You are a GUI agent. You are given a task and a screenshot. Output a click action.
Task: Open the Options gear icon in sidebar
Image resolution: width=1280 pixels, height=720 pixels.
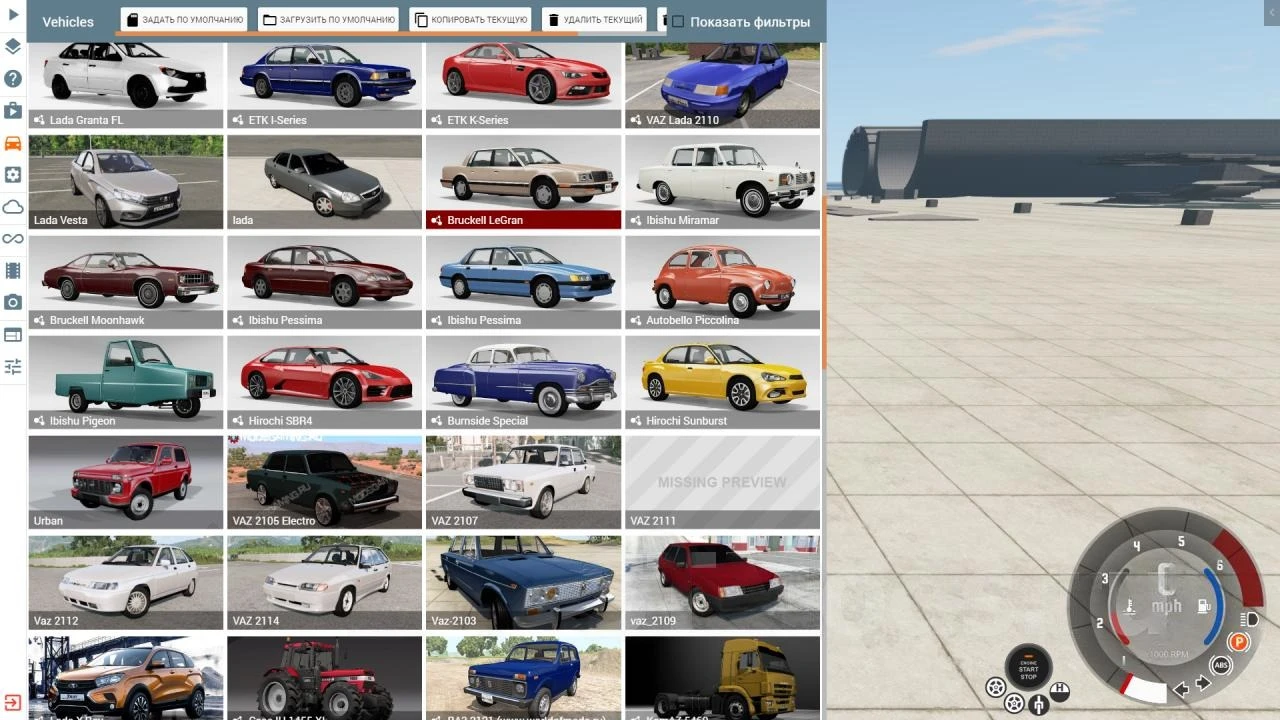[x=13, y=174]
